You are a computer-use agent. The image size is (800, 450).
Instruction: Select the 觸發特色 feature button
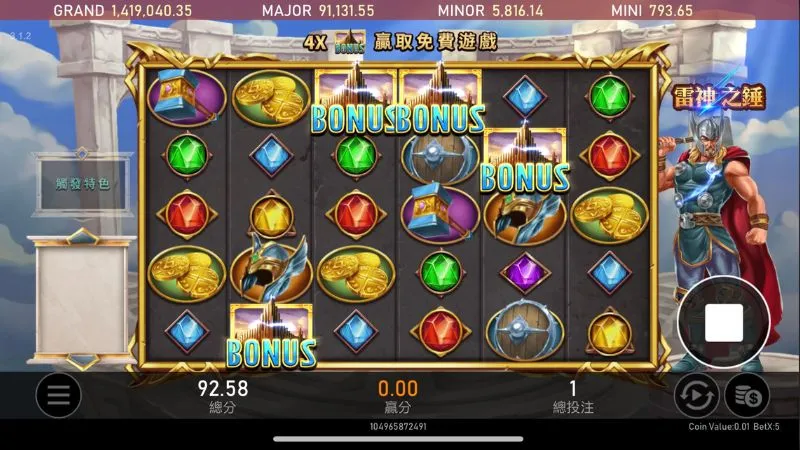pos(81,185)
